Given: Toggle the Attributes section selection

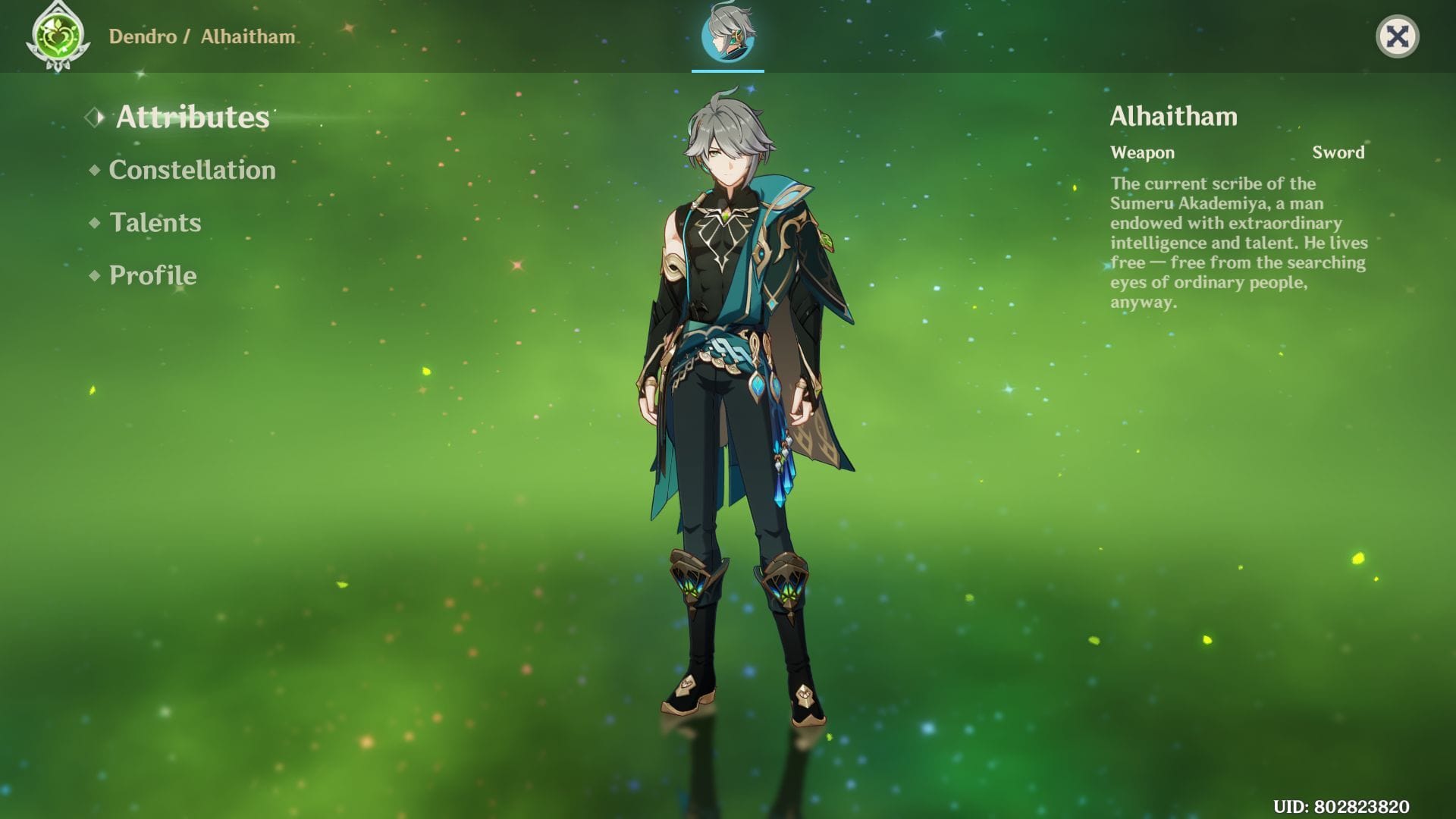Looking at the screenshot, I should 191,118.
